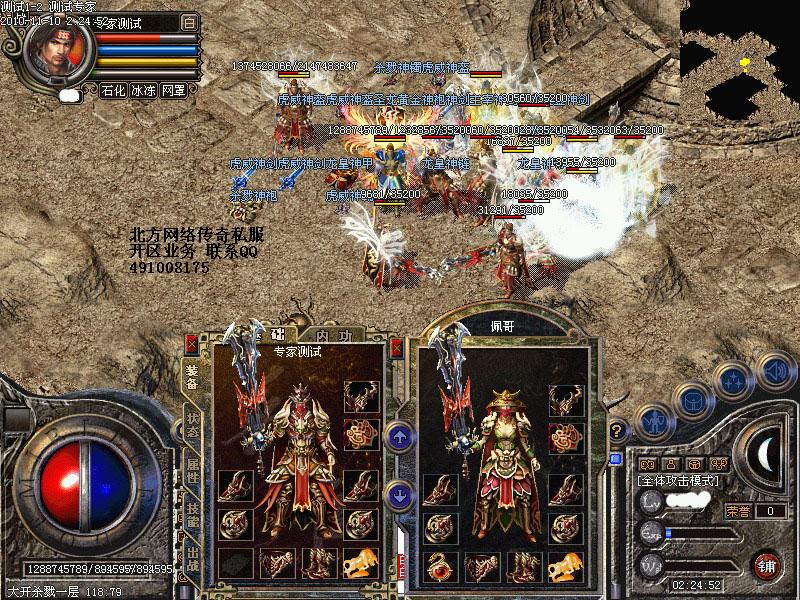Select the golden horse mount slot in 专家测试 panel
Screen dimensions: 800x600
[x=360, y=562]
